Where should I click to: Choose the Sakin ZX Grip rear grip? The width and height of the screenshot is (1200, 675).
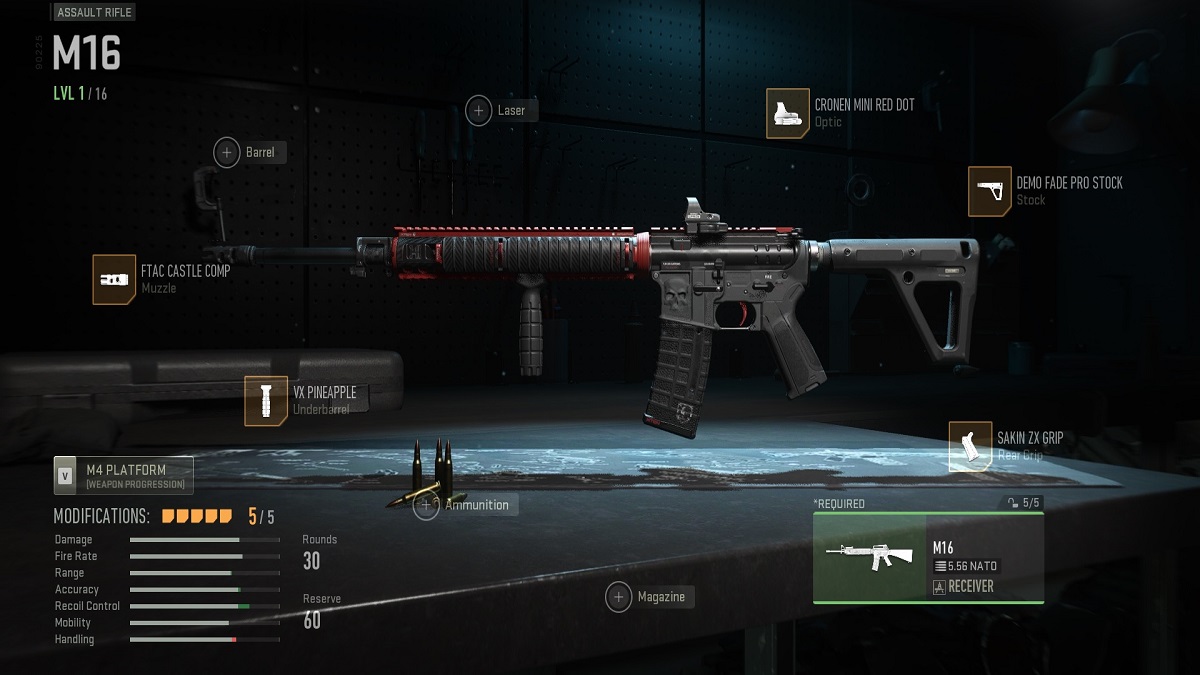(x=970, y=446)
